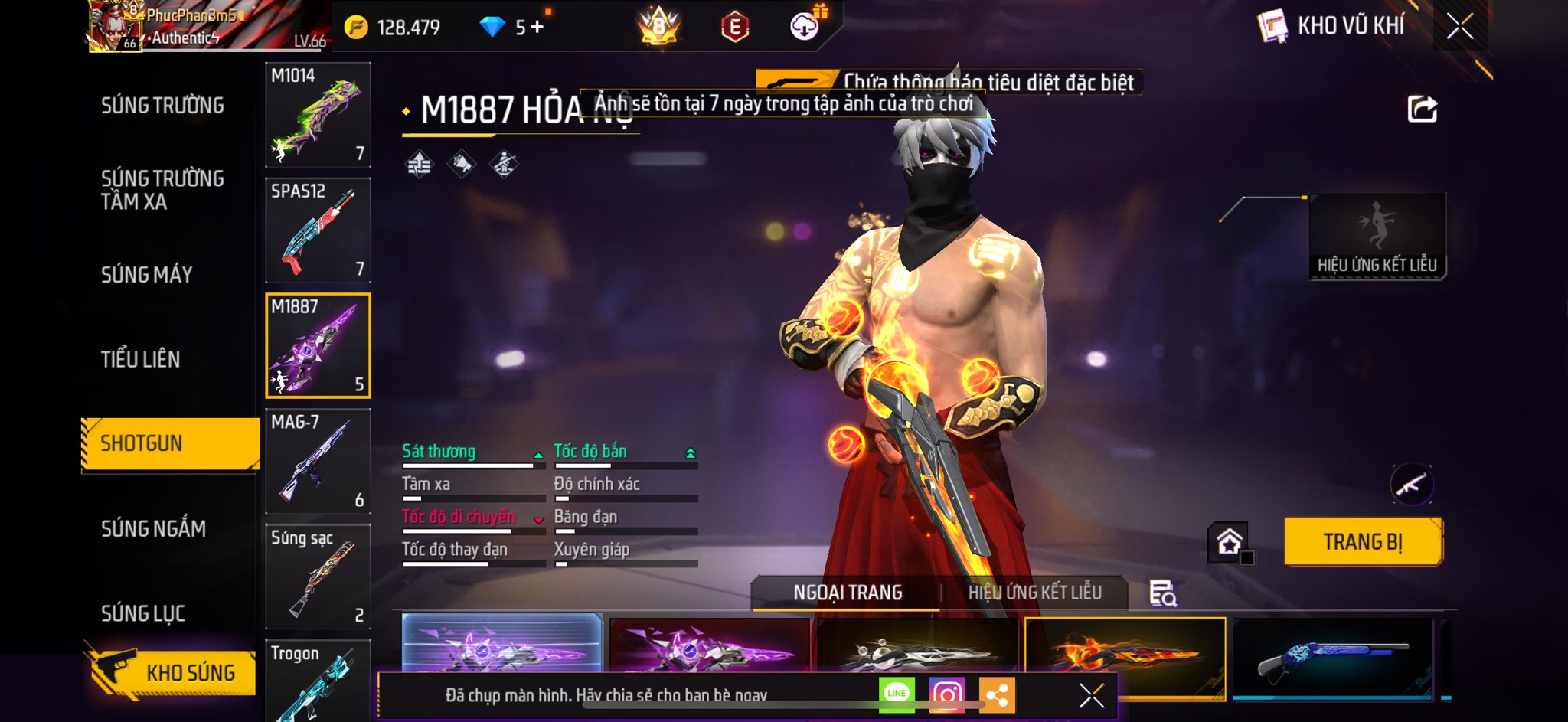Equip the skin with TRANG BỊ button
The image size is (1568, 722).
coord(1363,542)
